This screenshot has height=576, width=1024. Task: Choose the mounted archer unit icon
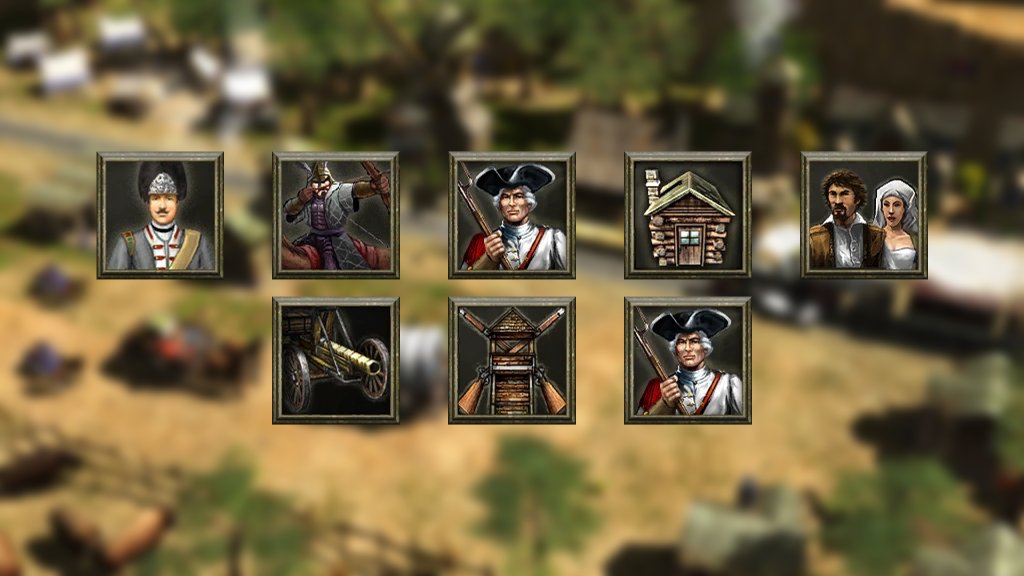point(336,215)
